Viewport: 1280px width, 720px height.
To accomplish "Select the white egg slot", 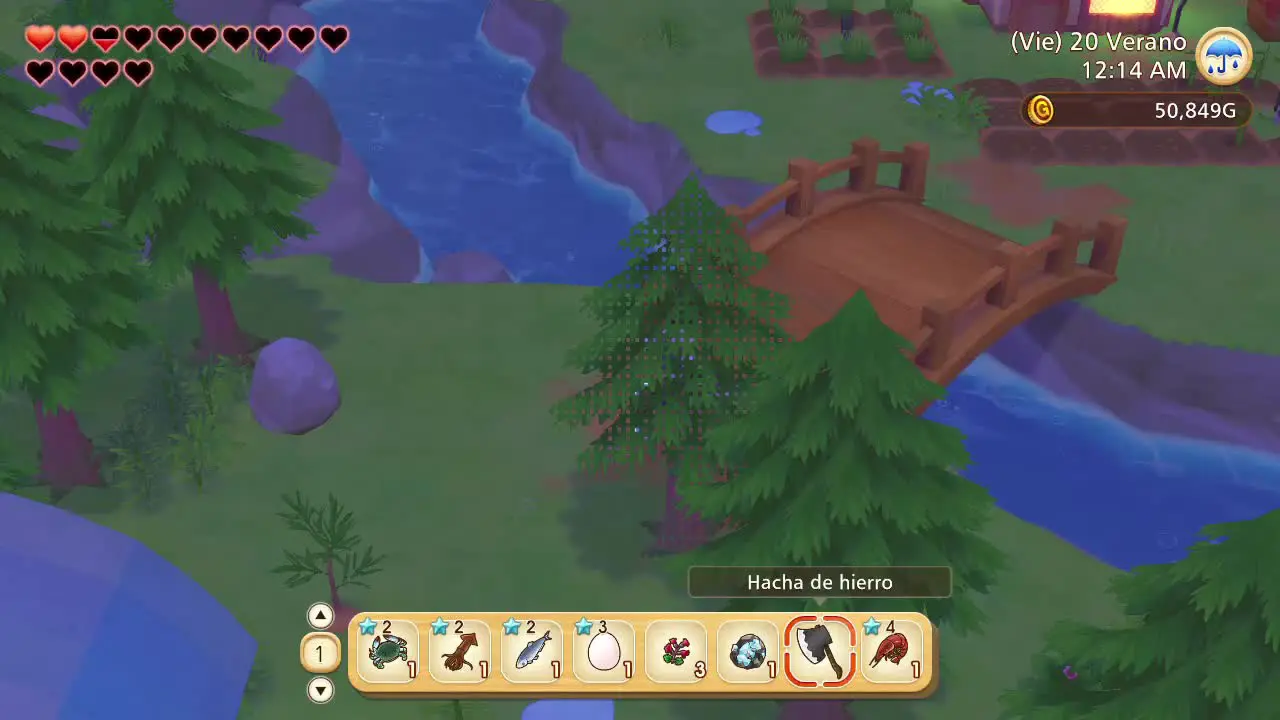I will coord(604,652).
